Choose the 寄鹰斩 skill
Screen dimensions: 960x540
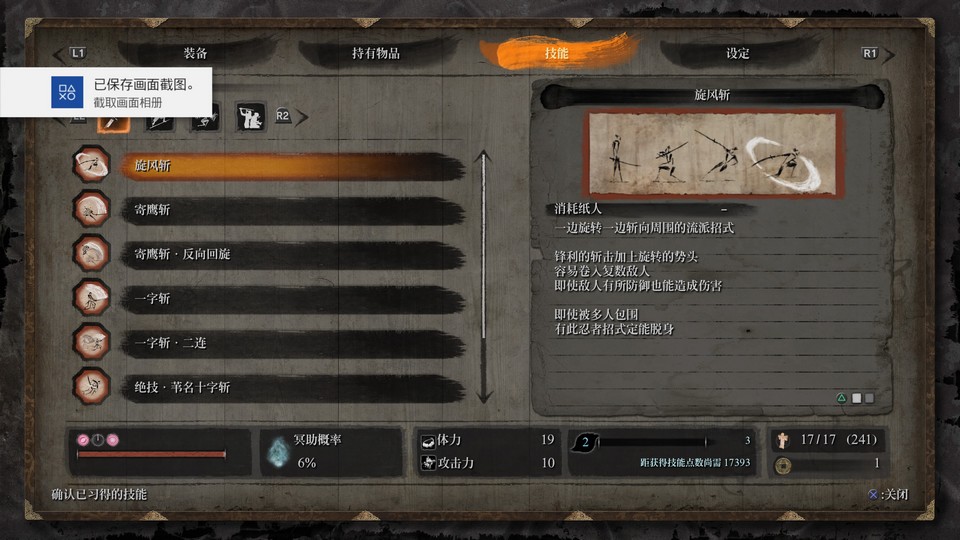point(290,210)
